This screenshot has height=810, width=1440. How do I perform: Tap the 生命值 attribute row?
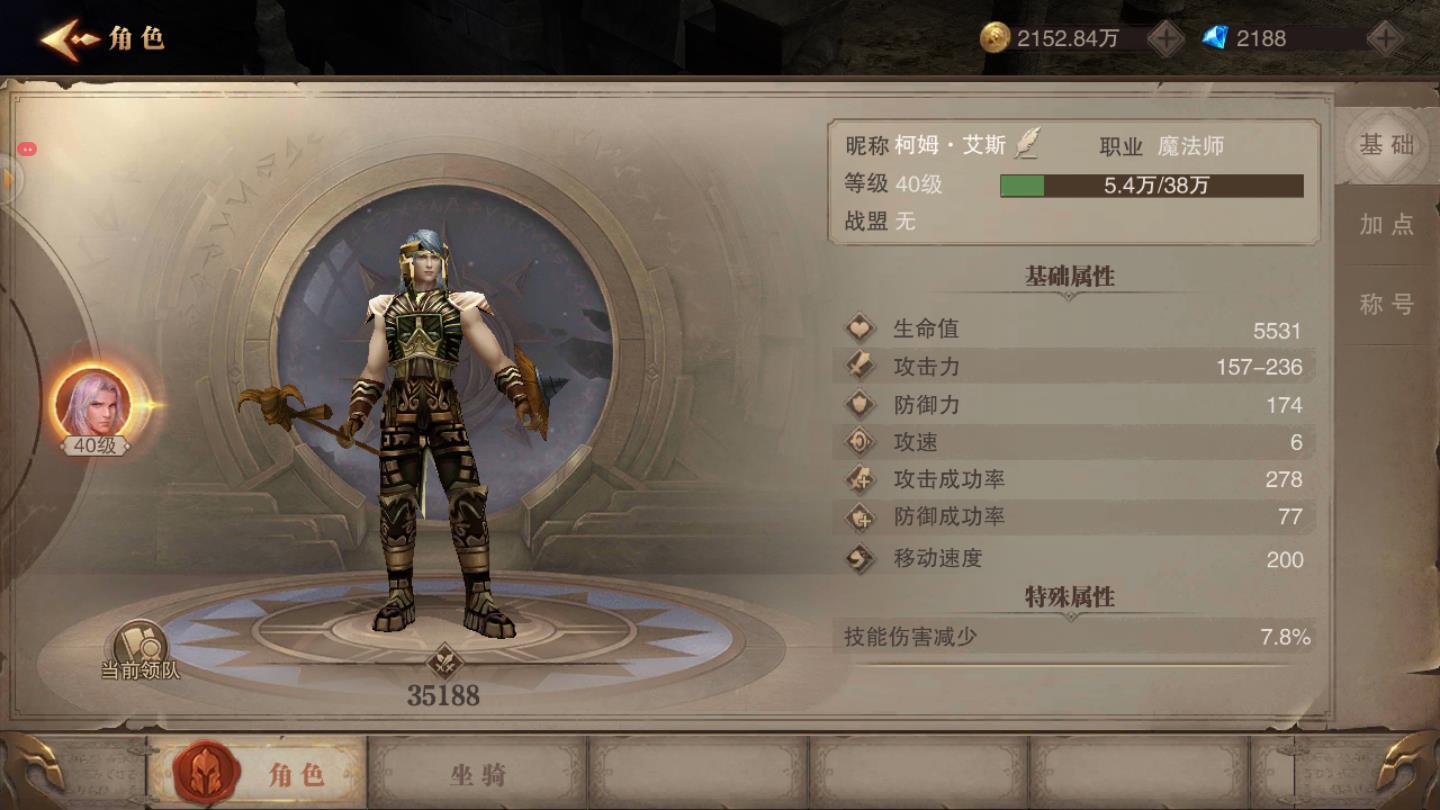click(x=1073, y=329)
